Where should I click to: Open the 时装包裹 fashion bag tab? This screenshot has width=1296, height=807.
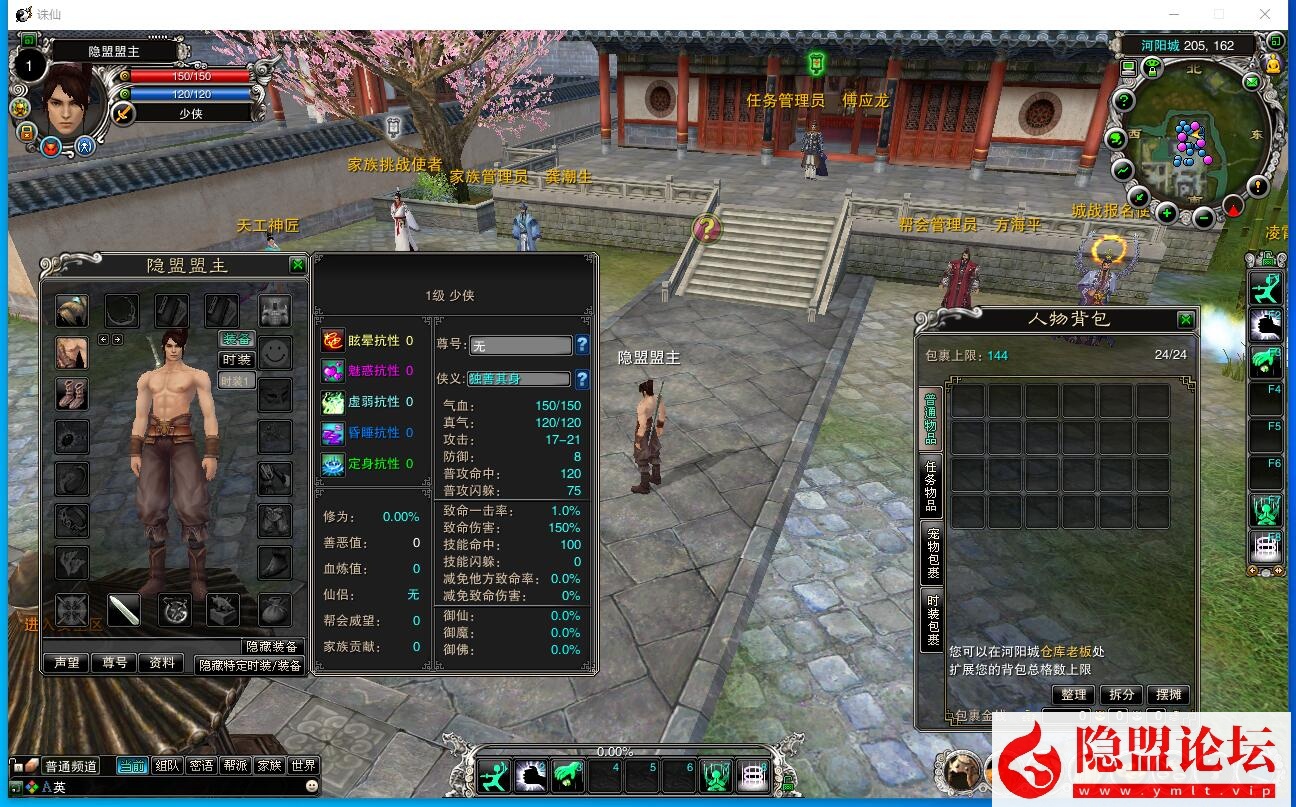click(931, 619)
